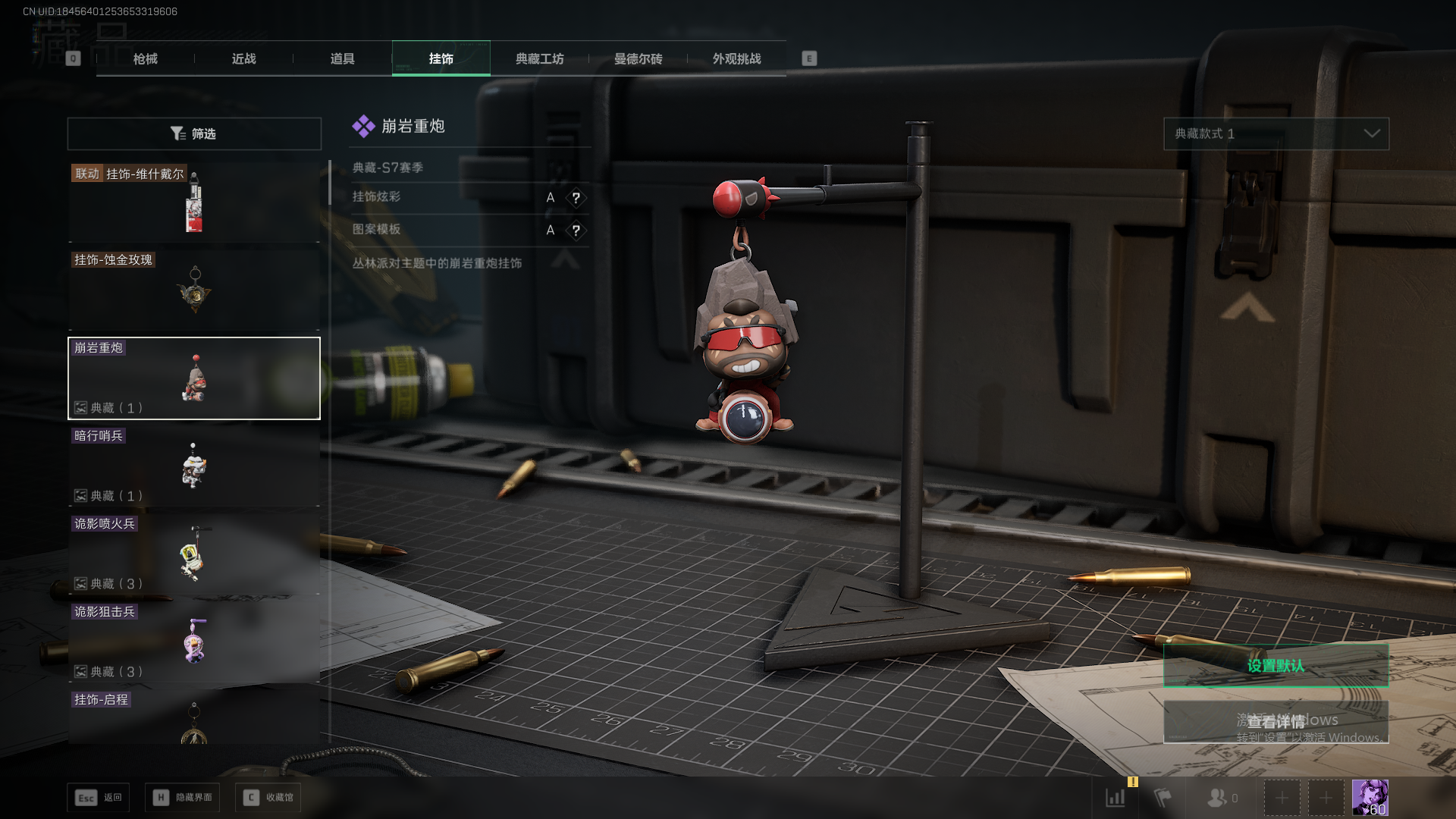This screenshot has height=819, width=1456.
Task: Open the 筛选 filter button
Action: (194, 133)
